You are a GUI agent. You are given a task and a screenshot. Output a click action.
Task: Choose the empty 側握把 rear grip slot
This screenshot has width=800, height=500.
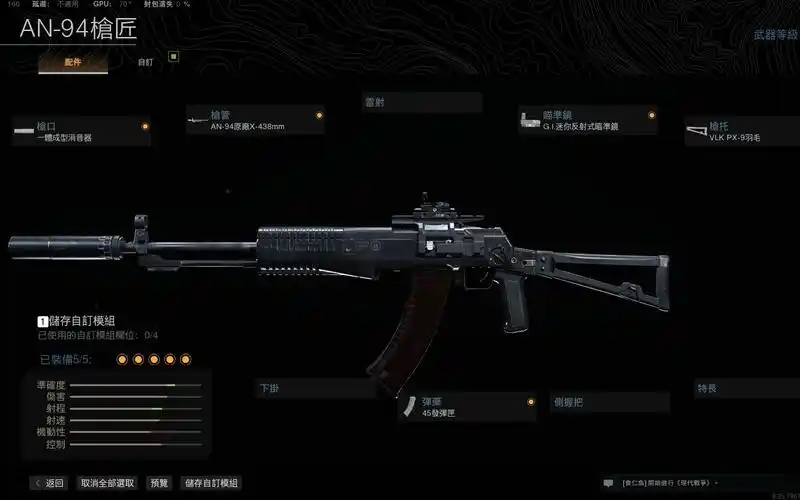609,402
